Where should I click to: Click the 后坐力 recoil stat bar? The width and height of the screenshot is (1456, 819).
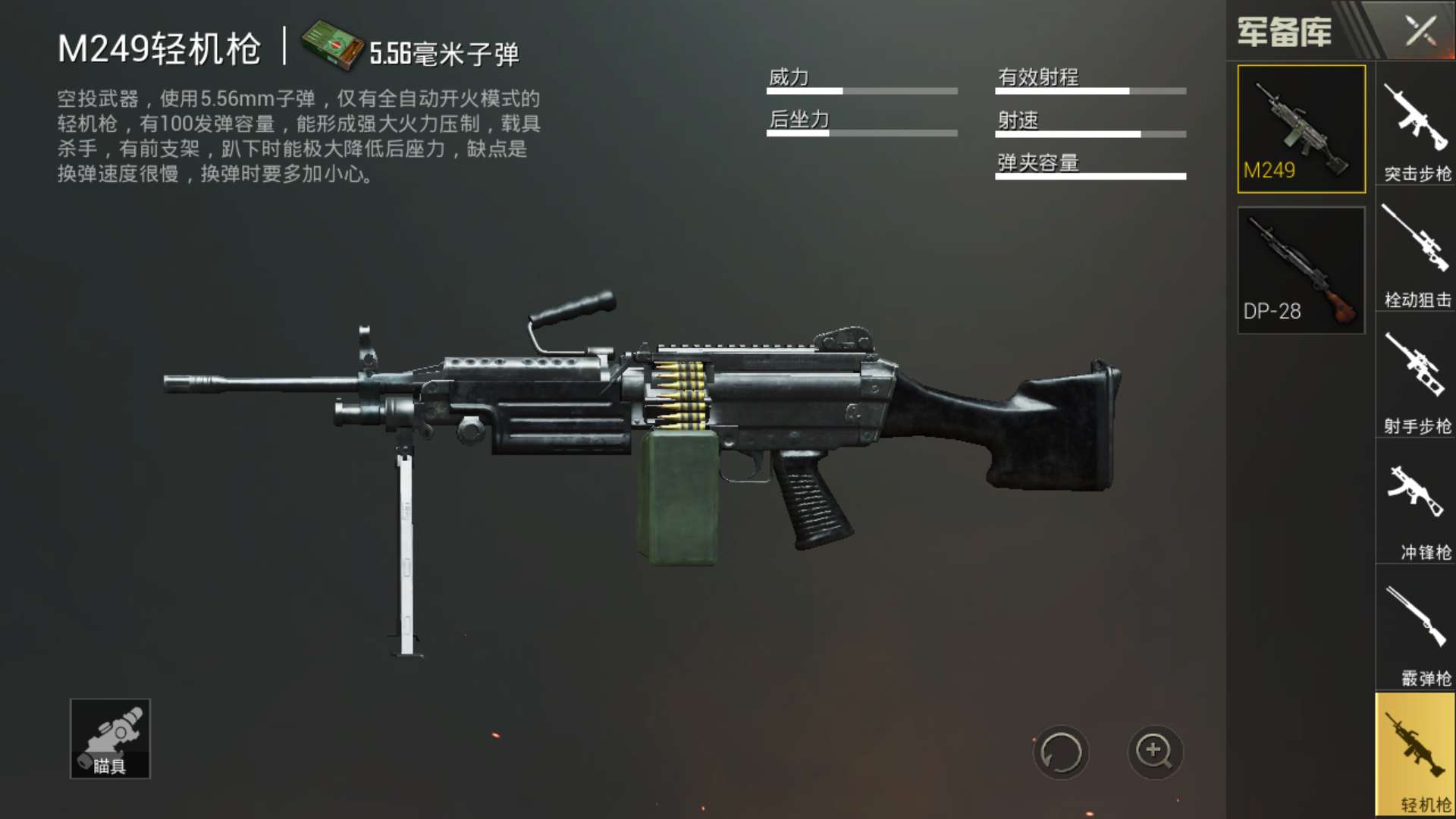coord(861,133)
